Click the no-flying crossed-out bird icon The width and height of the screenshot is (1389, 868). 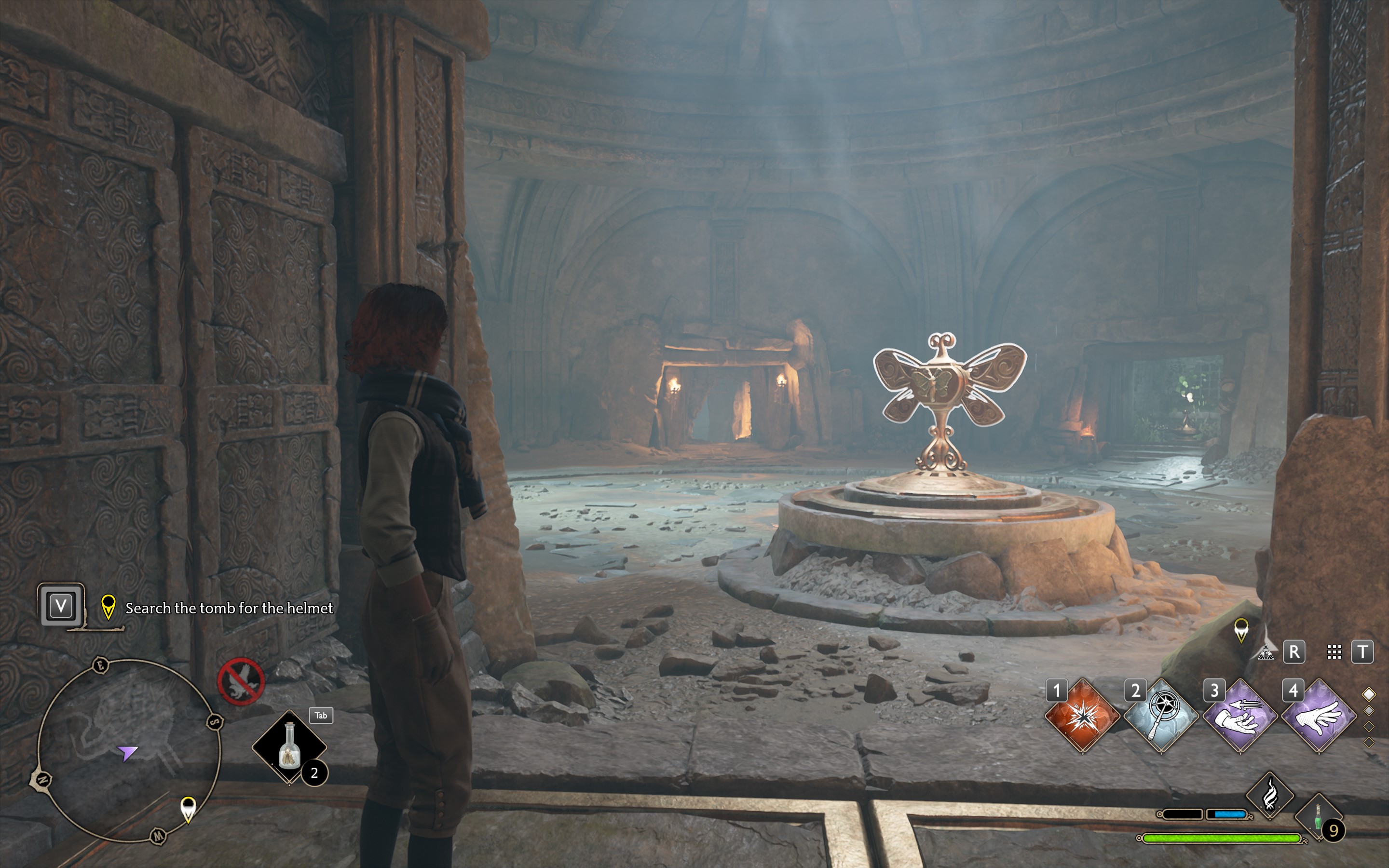[x=241, y=681]
